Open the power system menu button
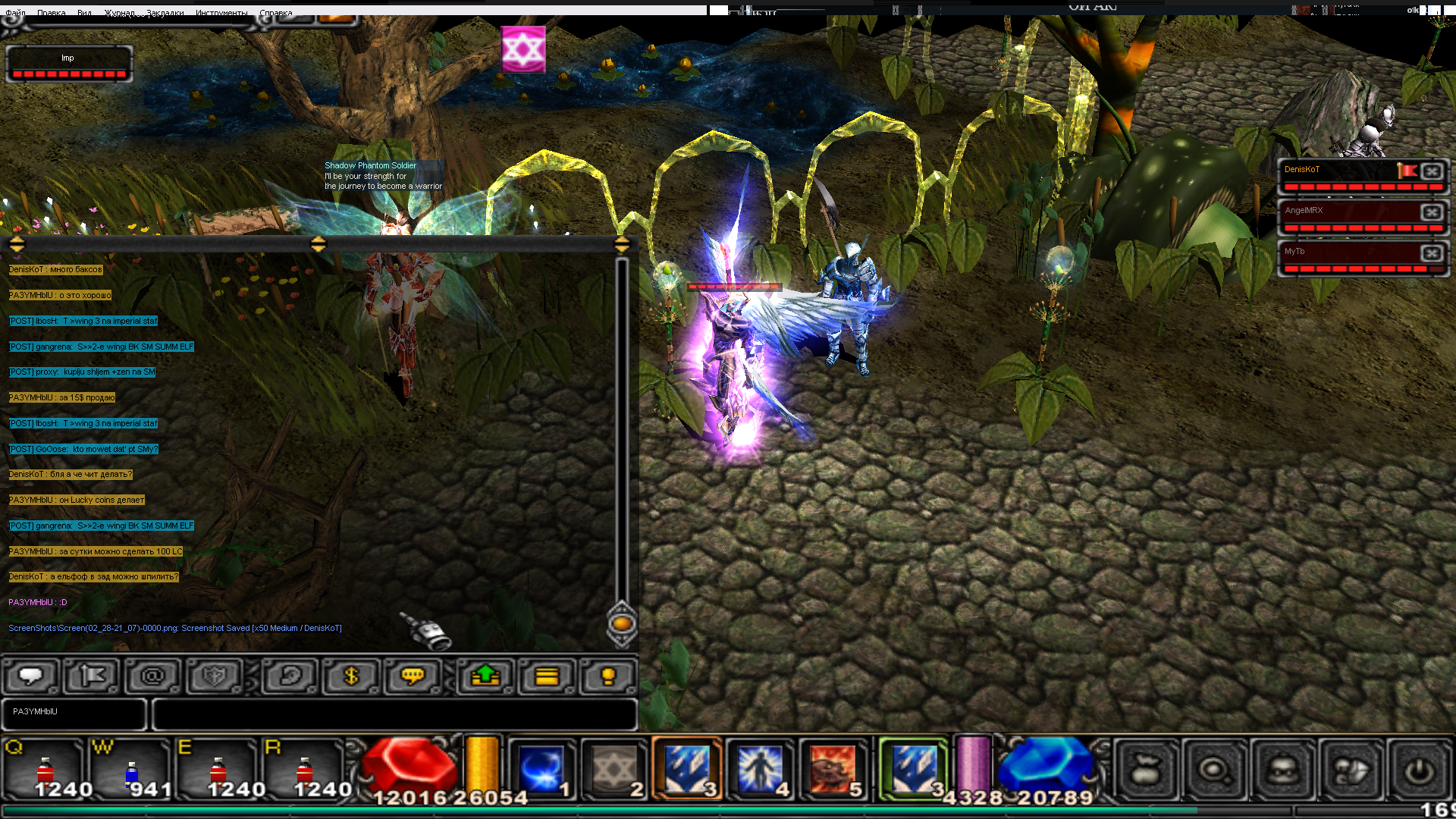Image resolution: width=1456 pixels, height=819 pixels. pyautogui.click(x=1419, y=770)
